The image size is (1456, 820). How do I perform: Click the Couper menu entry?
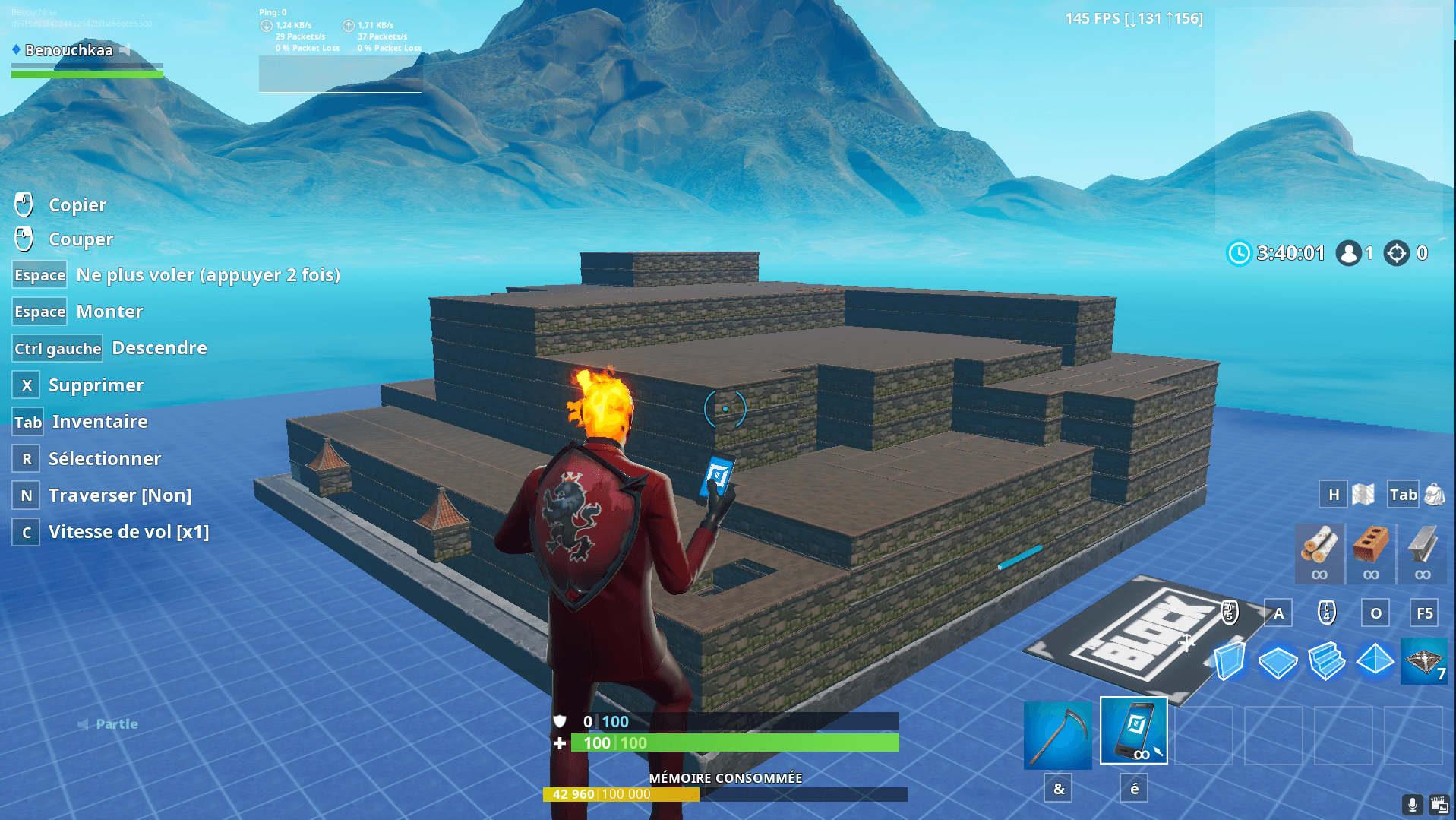coord(81,239)
